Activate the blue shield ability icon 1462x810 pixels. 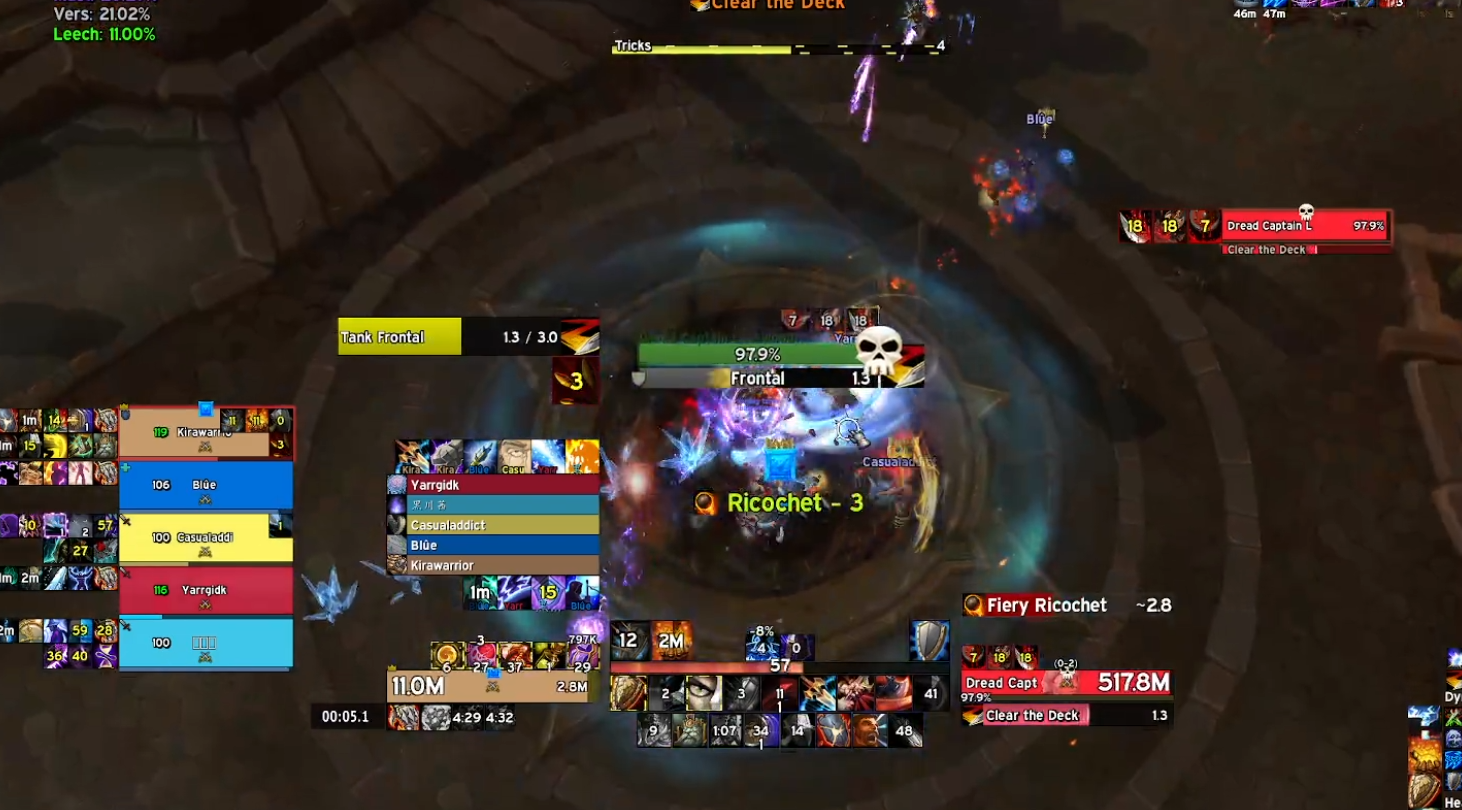tap(929, 640)
